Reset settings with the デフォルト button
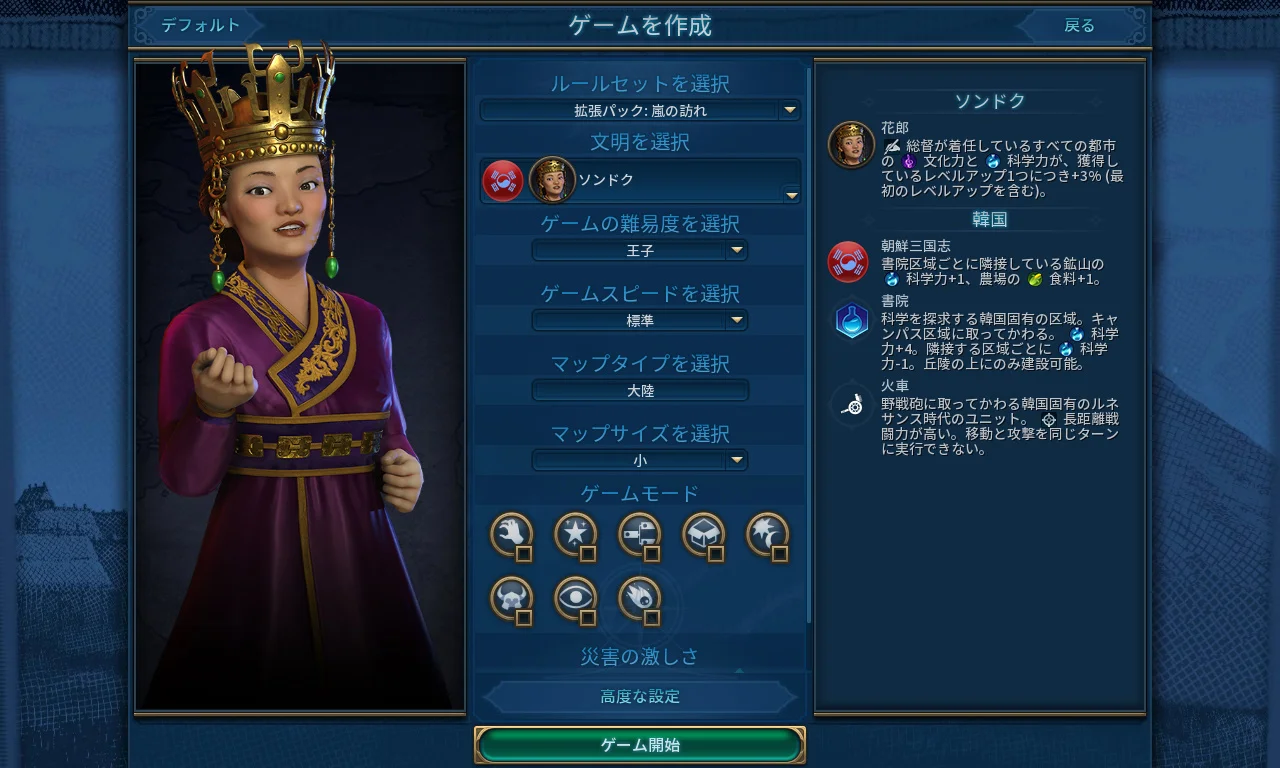Viewport: 1280px width, 768px height. click(200, 26)
